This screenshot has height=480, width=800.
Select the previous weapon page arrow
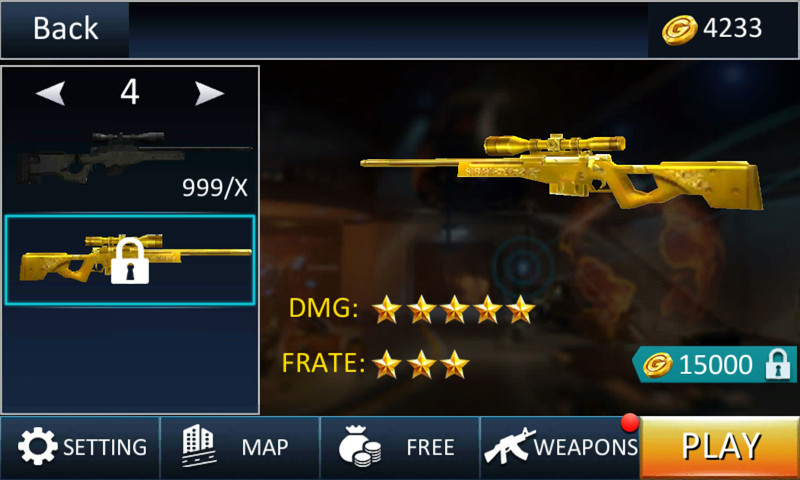pyautogui.click(x=51, y=94)
